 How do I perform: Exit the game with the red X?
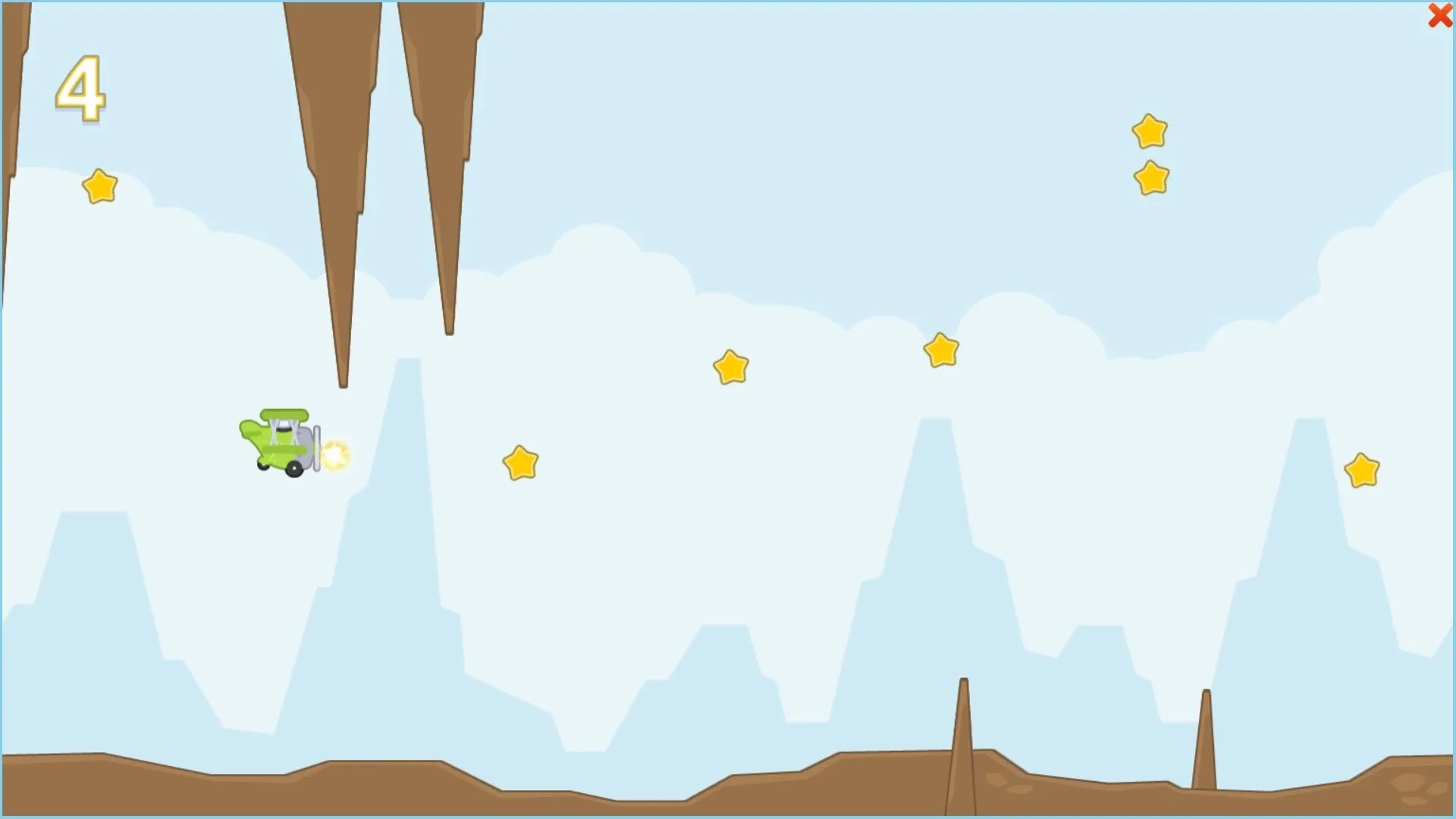(x=1439, y=15)
